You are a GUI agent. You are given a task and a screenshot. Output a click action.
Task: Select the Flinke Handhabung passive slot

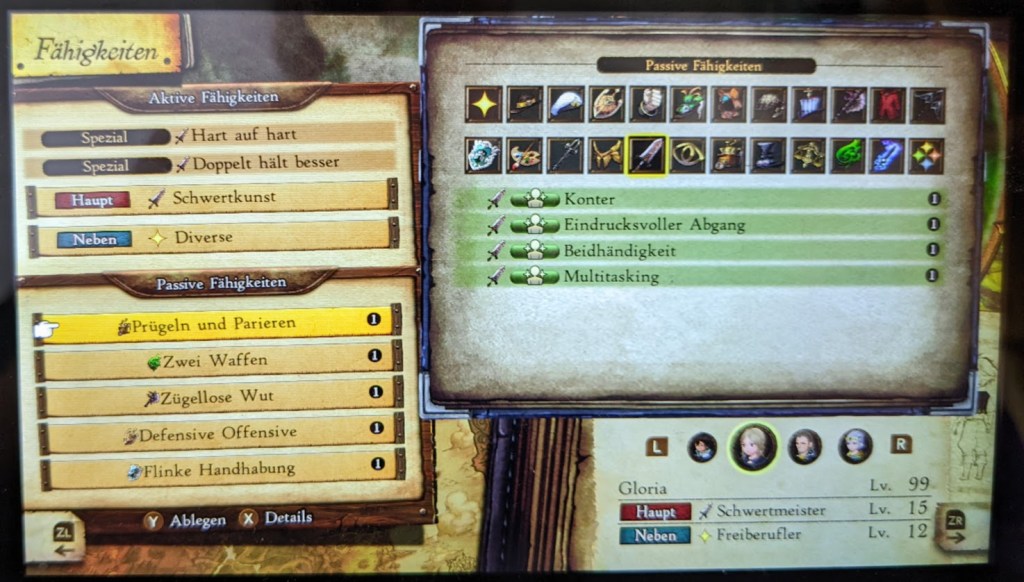216,467
